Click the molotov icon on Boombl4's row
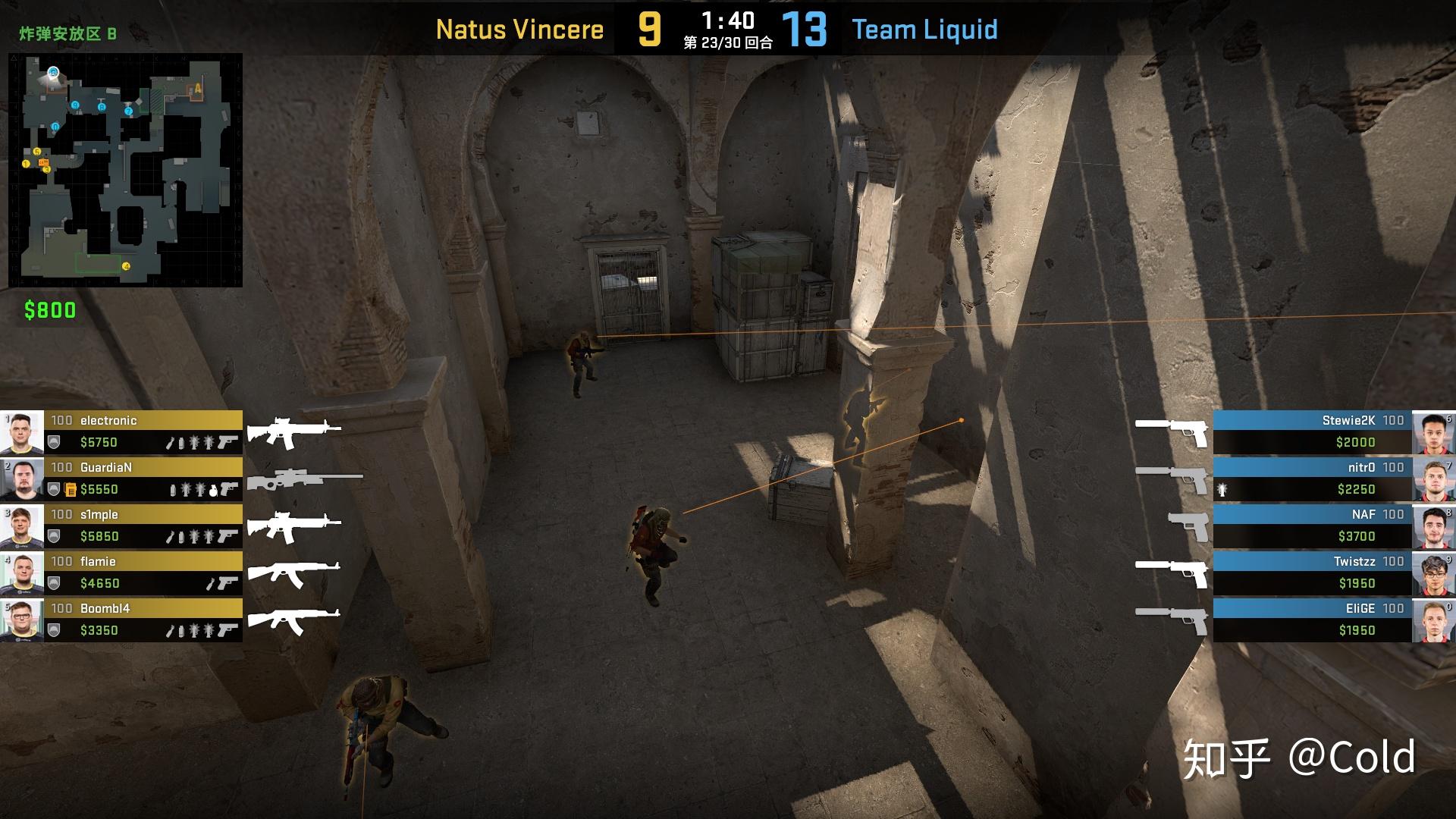The image size is (1456, 819). (169, 632)
